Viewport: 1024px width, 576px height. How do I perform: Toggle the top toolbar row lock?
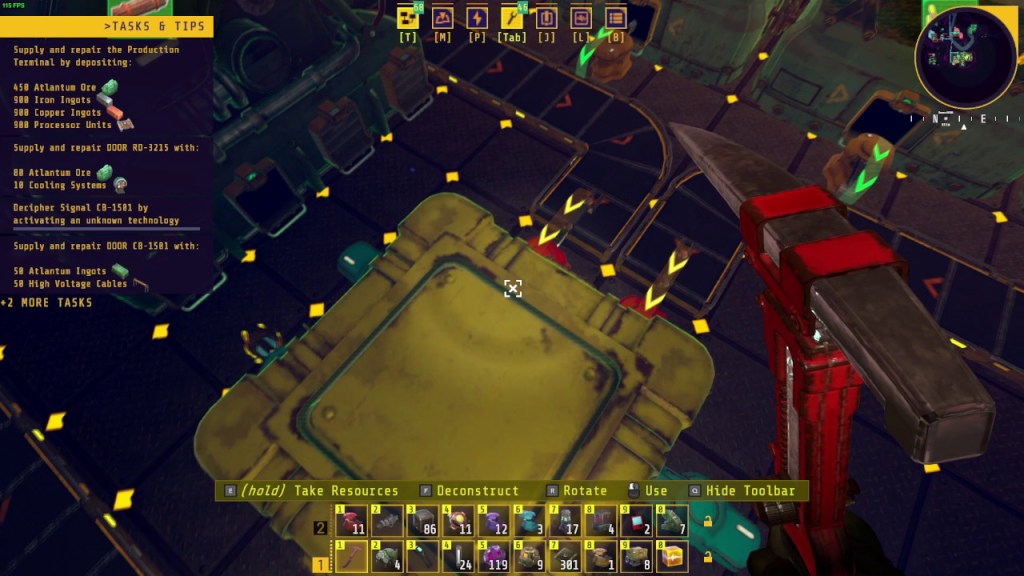[x=709, y=521]
